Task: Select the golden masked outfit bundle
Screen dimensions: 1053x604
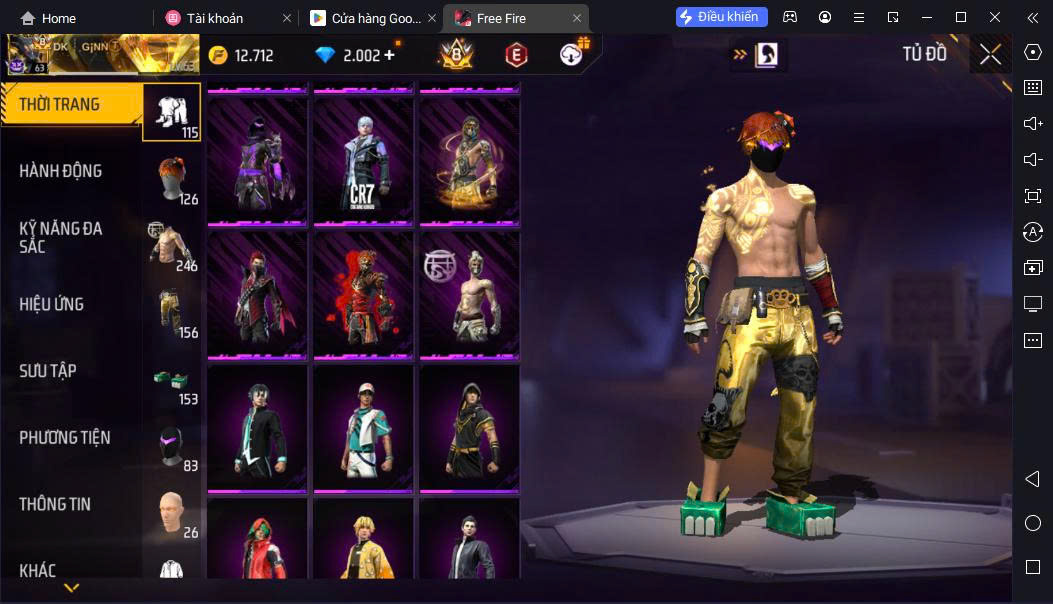Action: [x=469, y=160]
